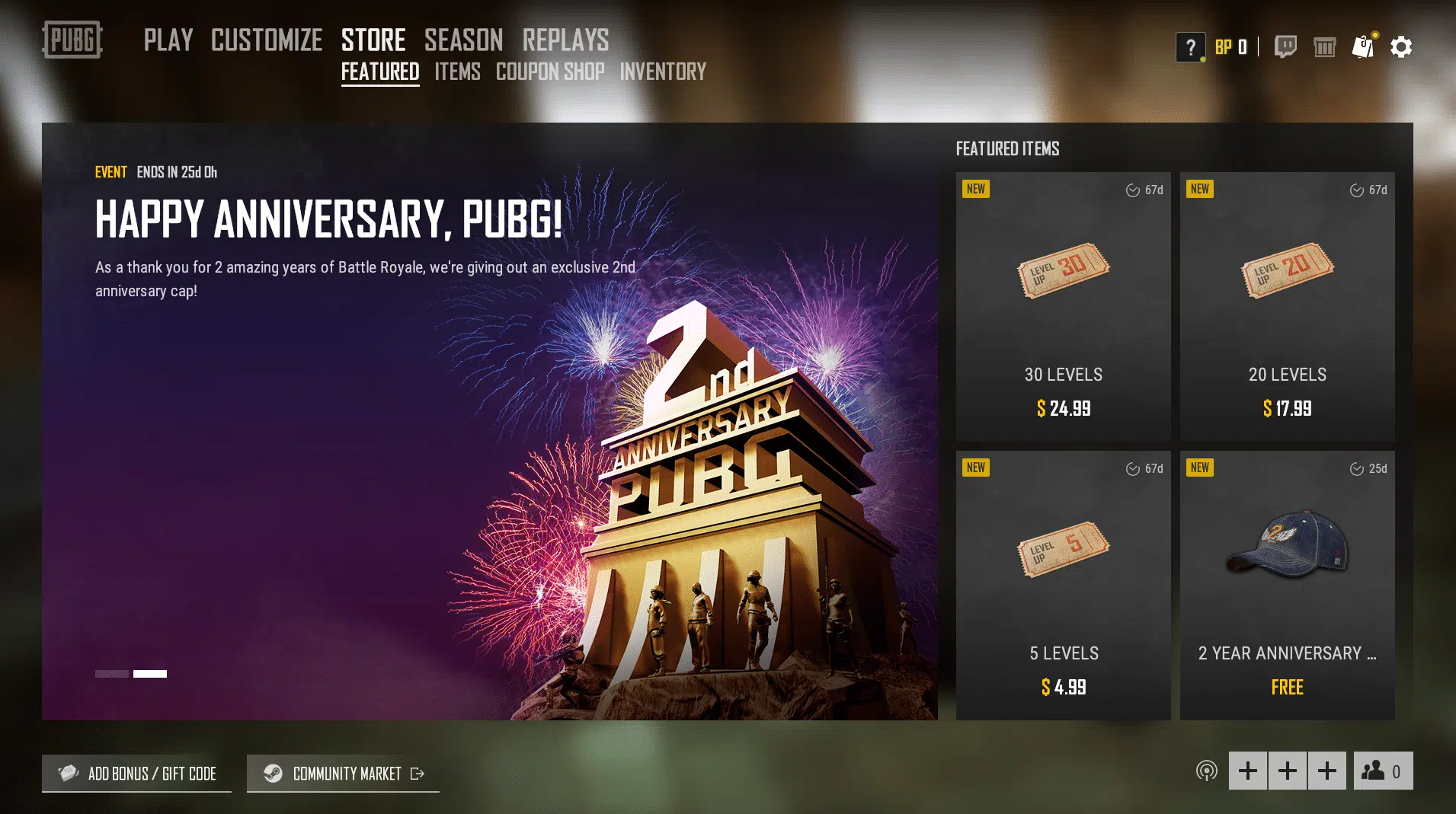Screen dimensions: 1456x814
Task: Click a plus icon to invite a teammate
Action: (x=1249, y=771)
